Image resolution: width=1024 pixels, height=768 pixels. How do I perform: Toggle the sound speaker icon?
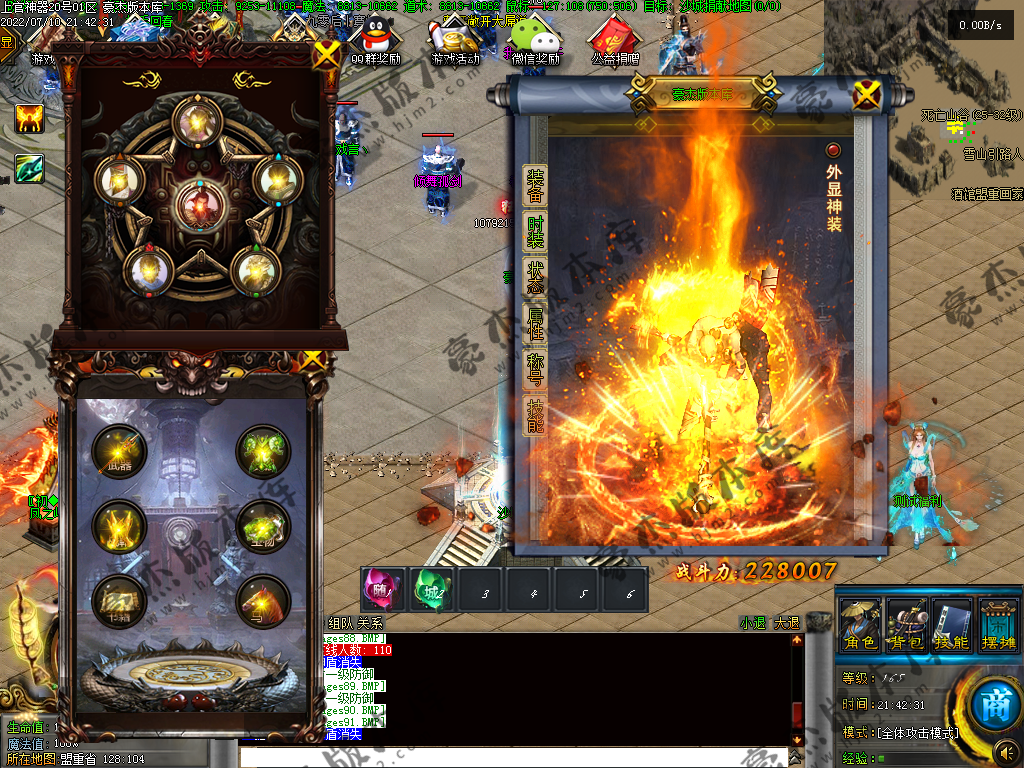point(1005,751)
